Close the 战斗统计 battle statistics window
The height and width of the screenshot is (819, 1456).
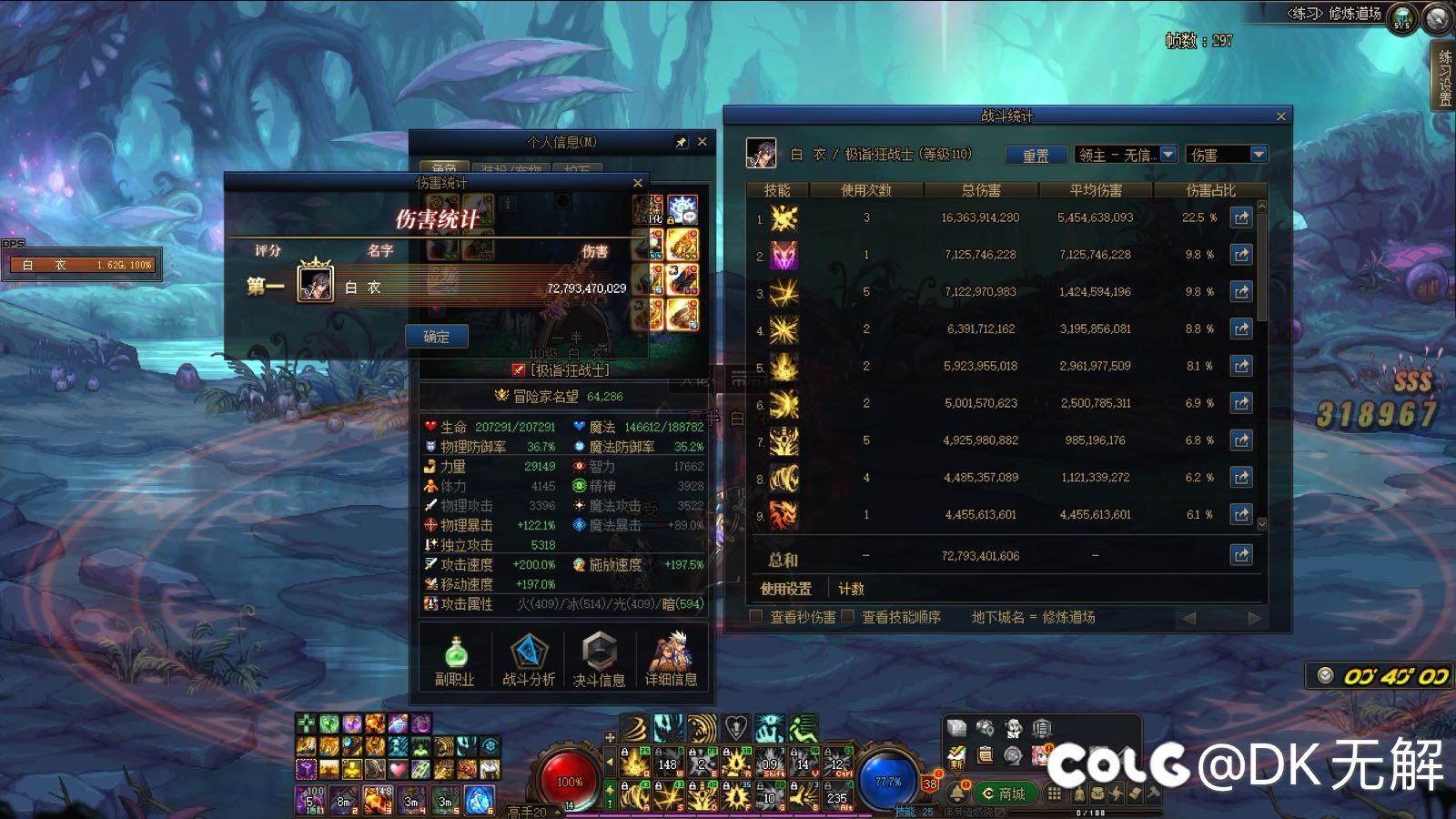click(1280, 116)
